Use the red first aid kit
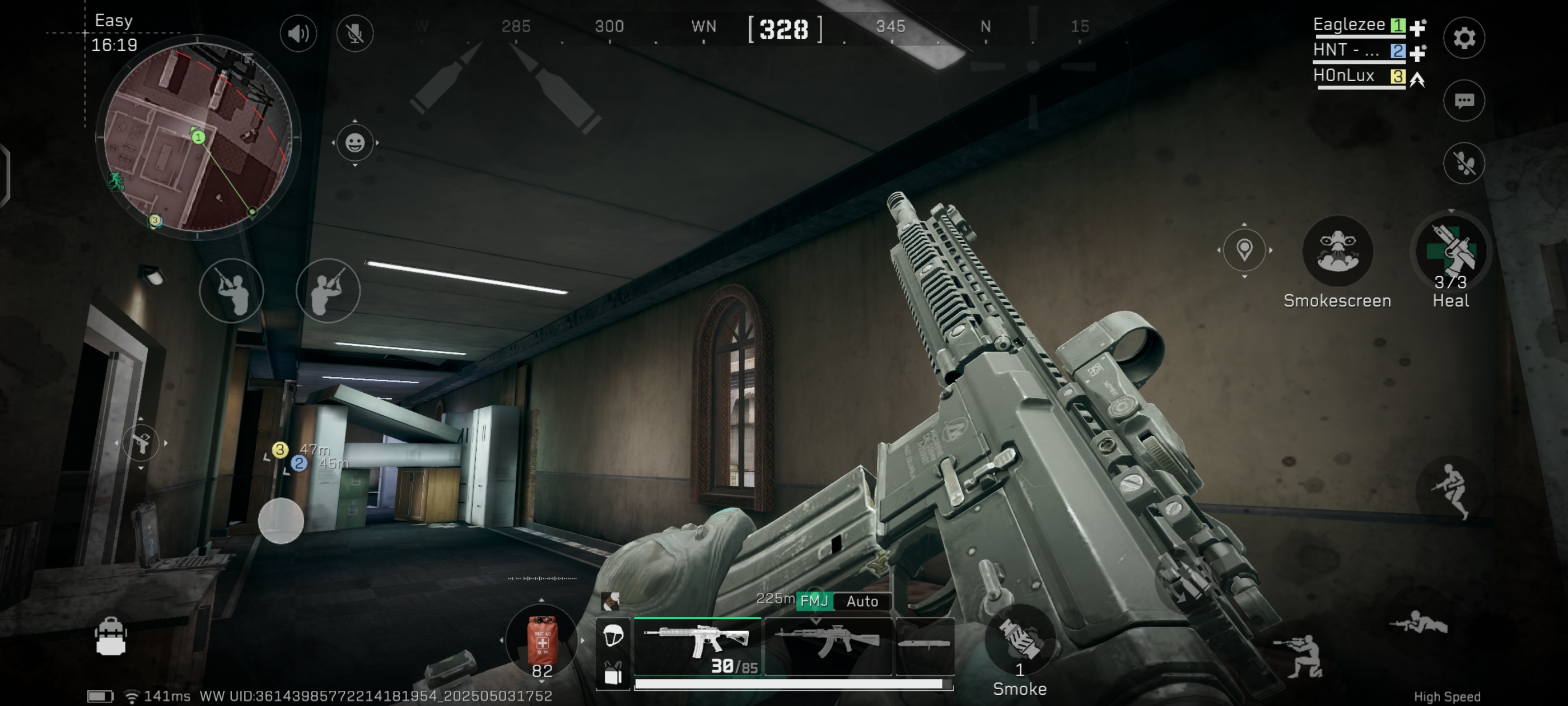 [542, 640]
